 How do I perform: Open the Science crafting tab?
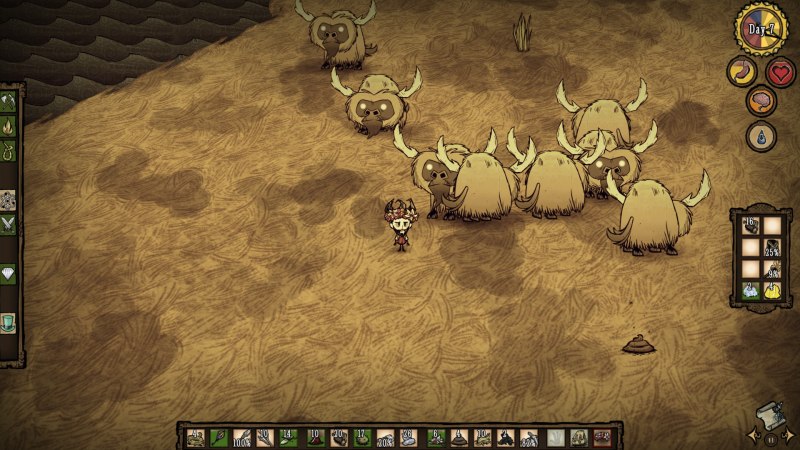(8, 199)
